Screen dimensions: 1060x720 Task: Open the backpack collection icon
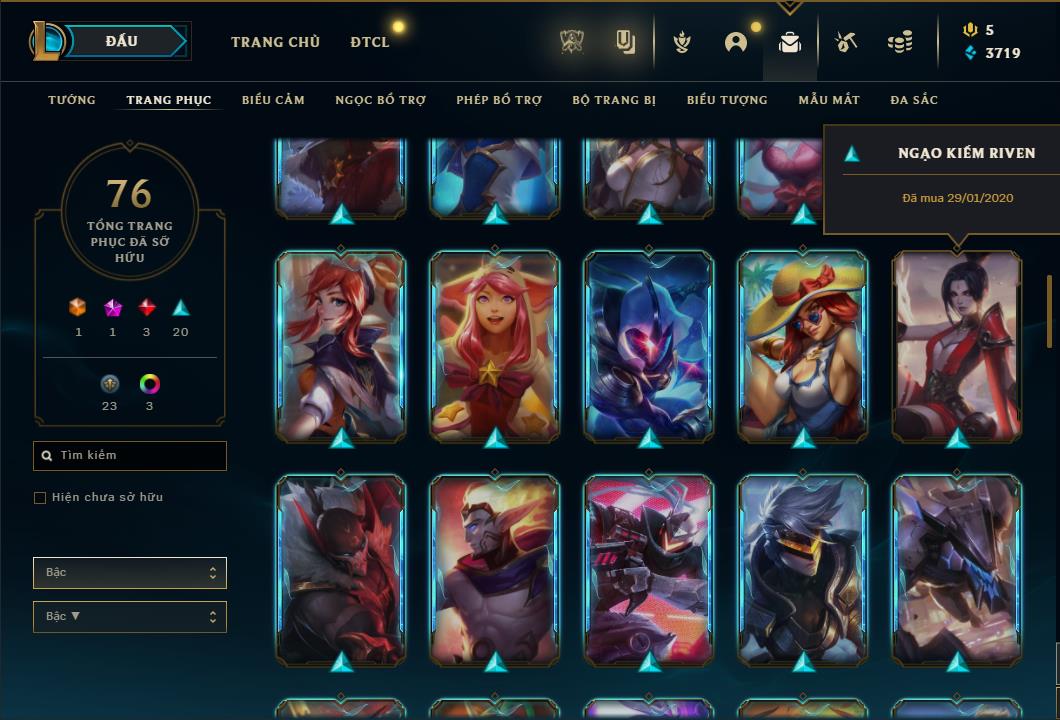click(x=790, y=42)
